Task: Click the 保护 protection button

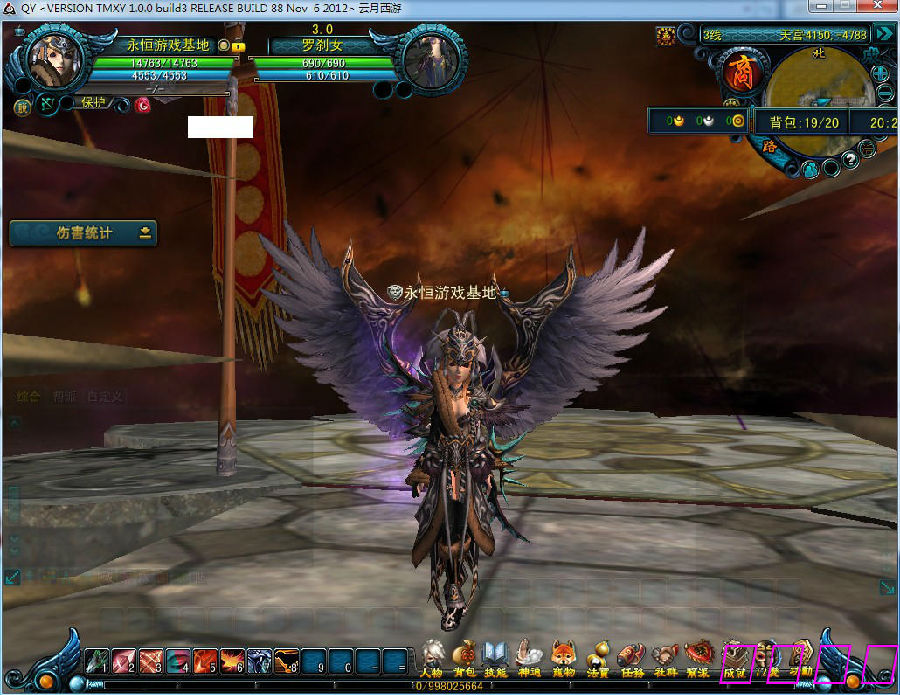Action: click(x=94, y=103)
